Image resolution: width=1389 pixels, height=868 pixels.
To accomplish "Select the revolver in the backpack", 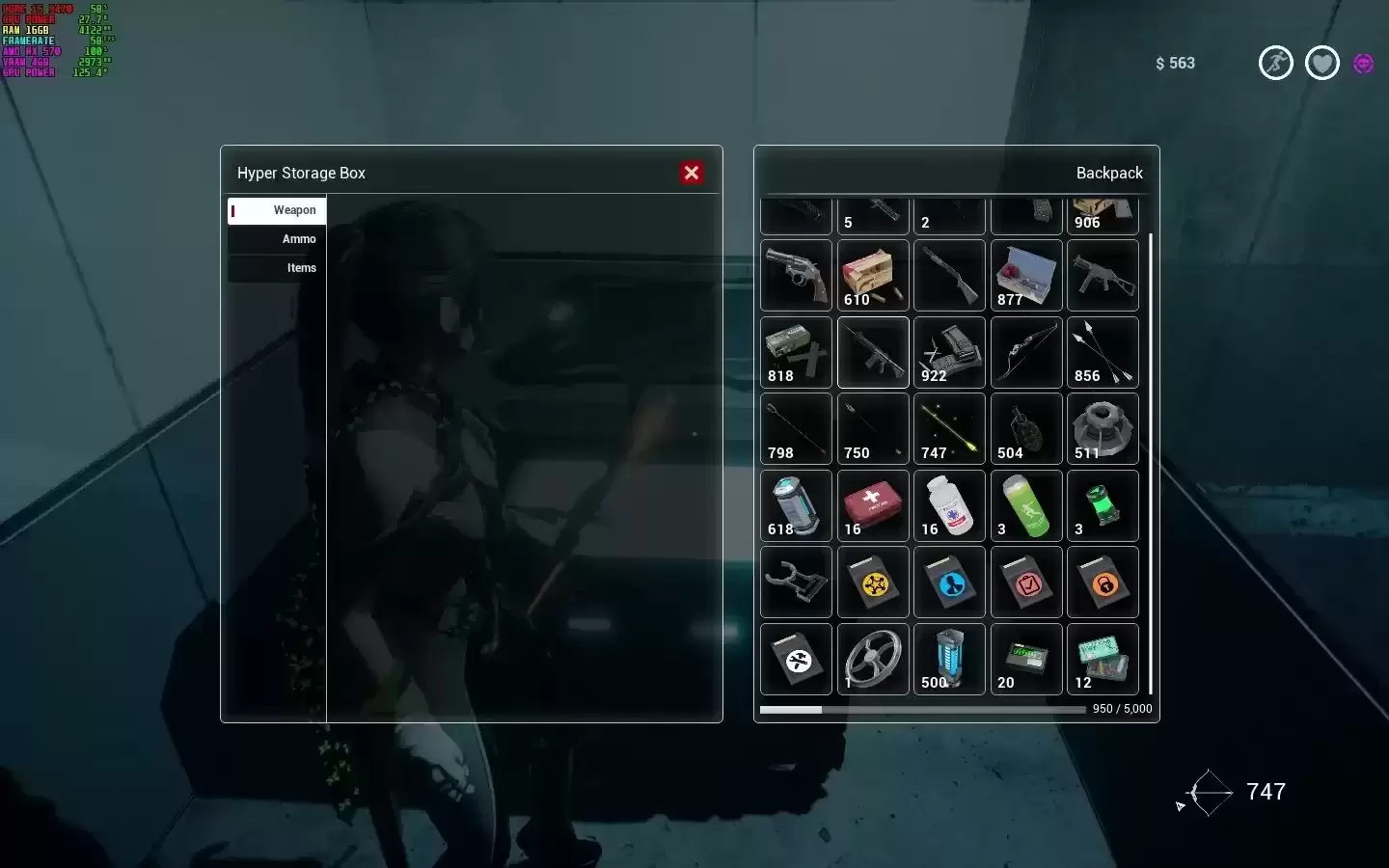I will pos(796,275).
